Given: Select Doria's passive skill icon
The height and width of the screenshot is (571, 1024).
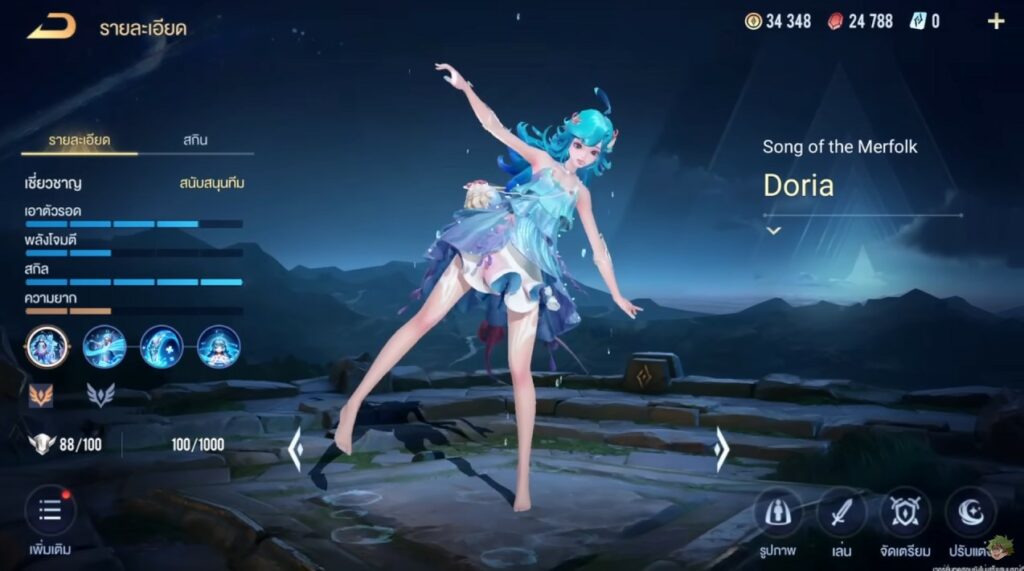Looking at the screenshot, I should (x=47, y=347).
